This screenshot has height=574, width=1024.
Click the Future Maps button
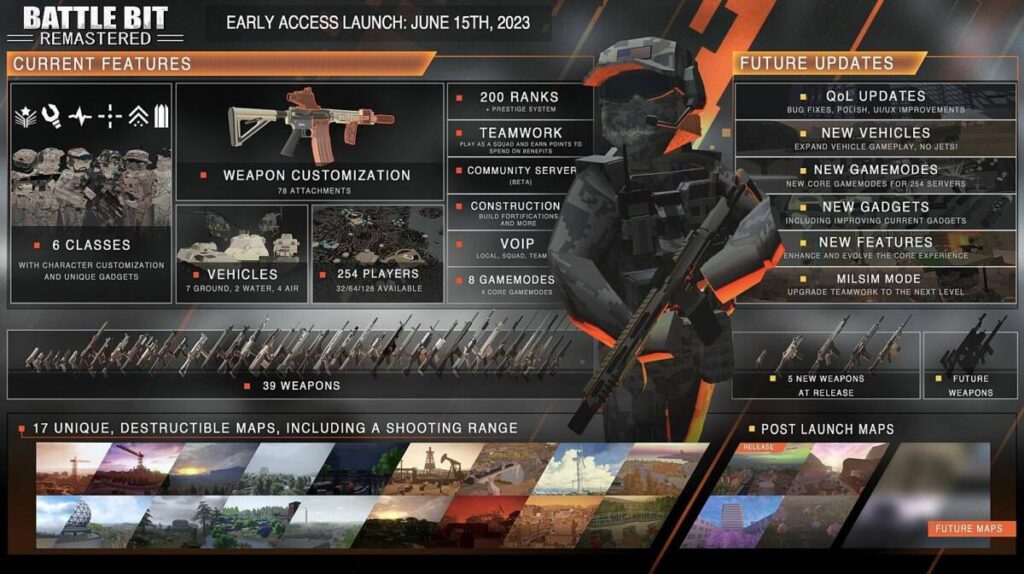pos(970,529)
